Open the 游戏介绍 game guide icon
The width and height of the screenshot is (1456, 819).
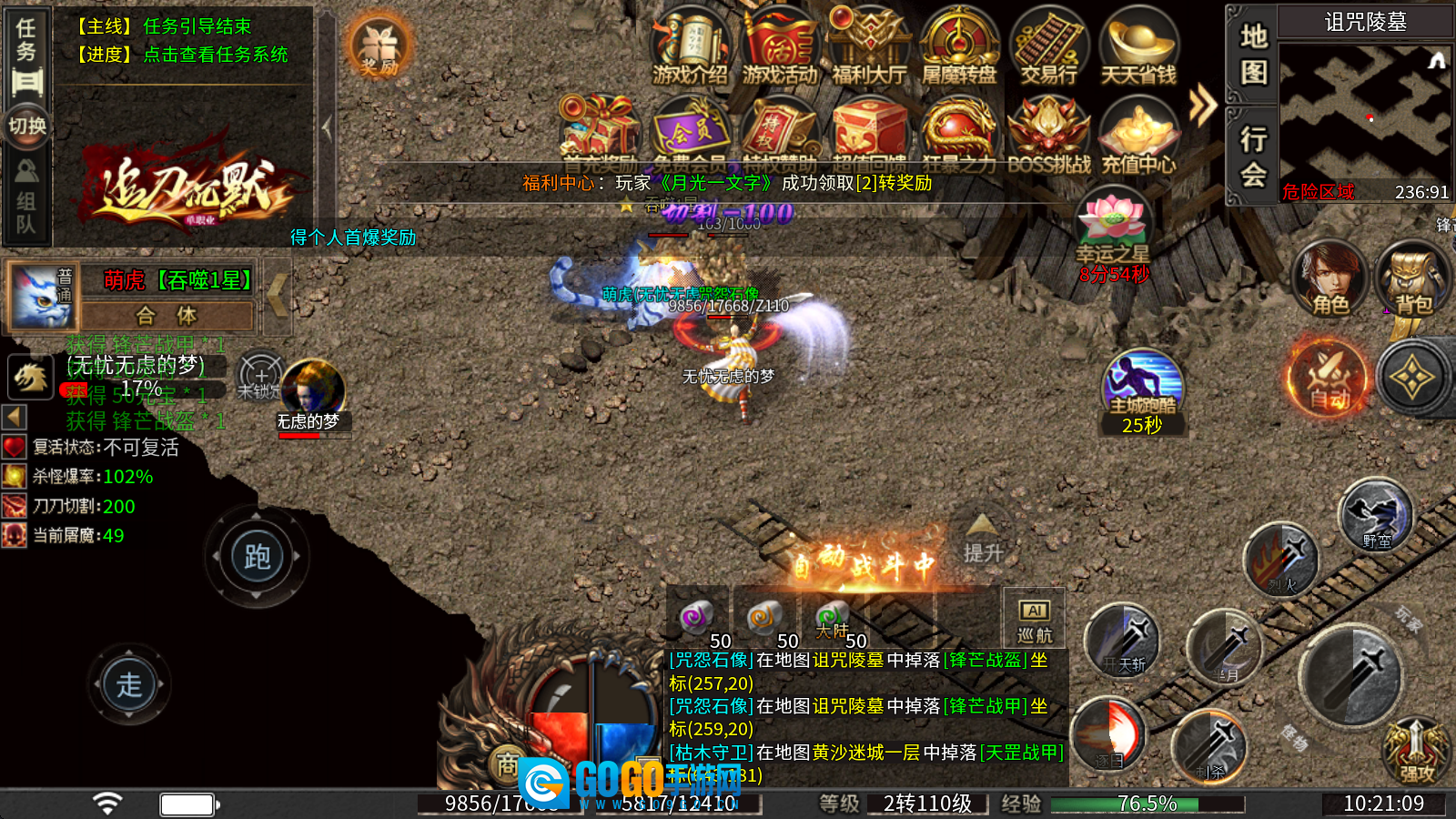pyautogui.click(x=690, y=45)
